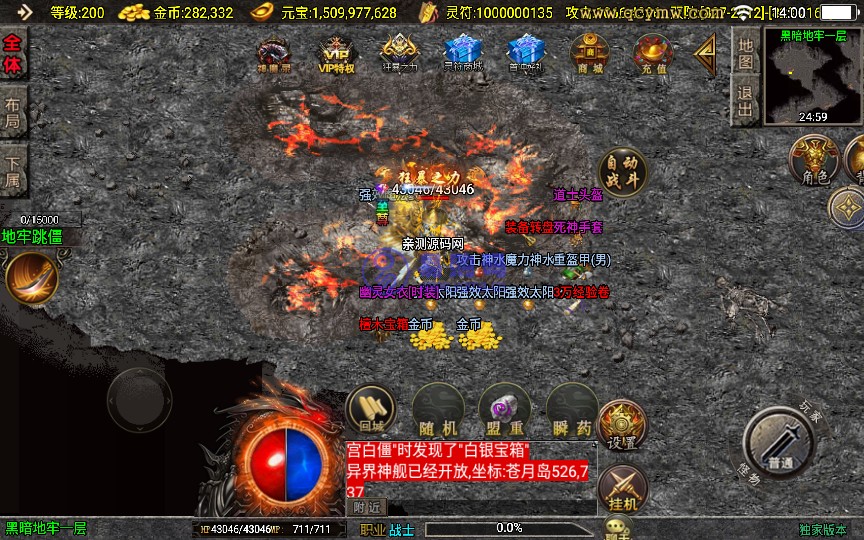This screenshot has height=540, width=864.
Task: Open the 商城 shop
Action: (x=589, y=54)
